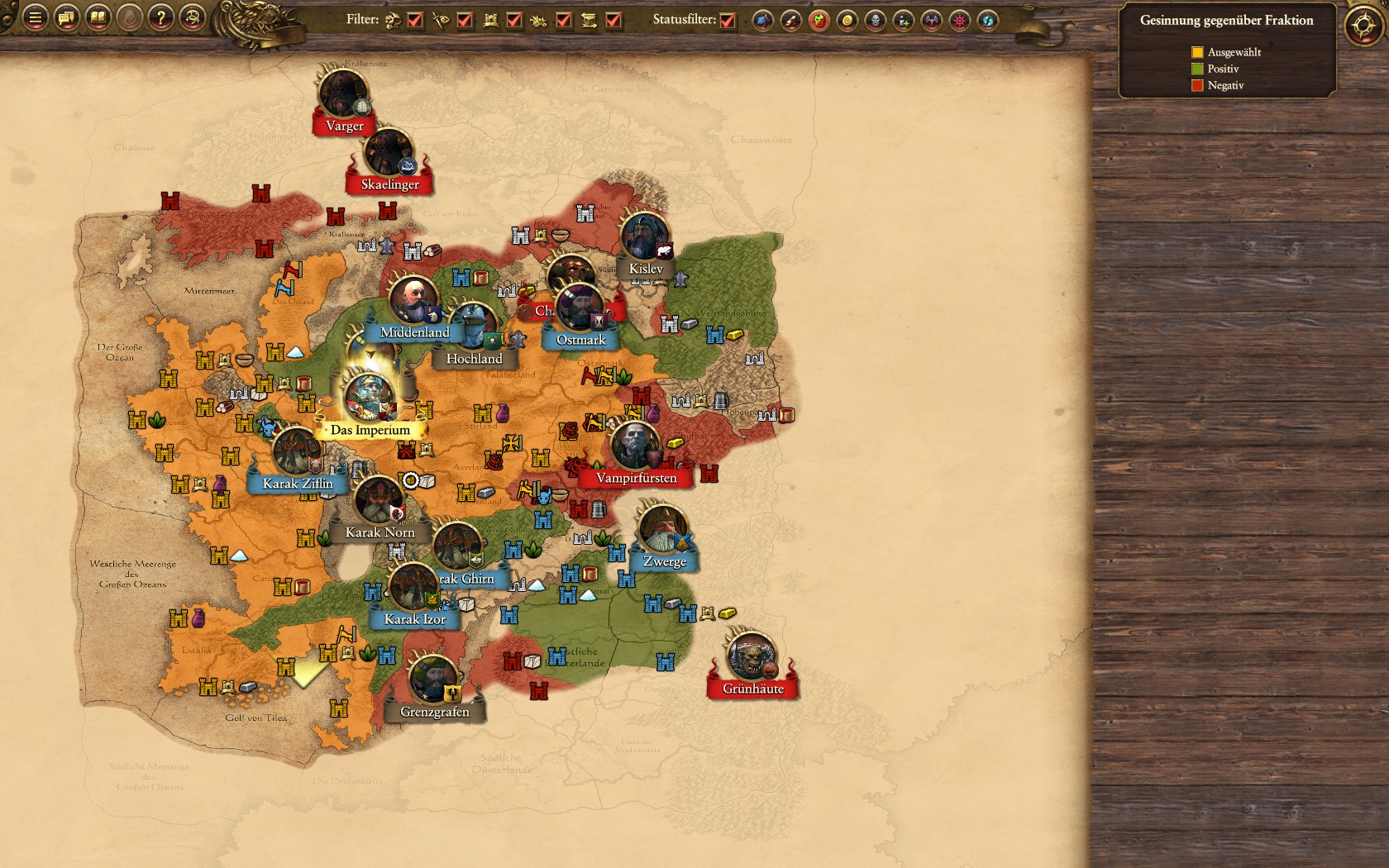Select the skull status filter icon
1389x868 pixels.
tap(875, 21)
